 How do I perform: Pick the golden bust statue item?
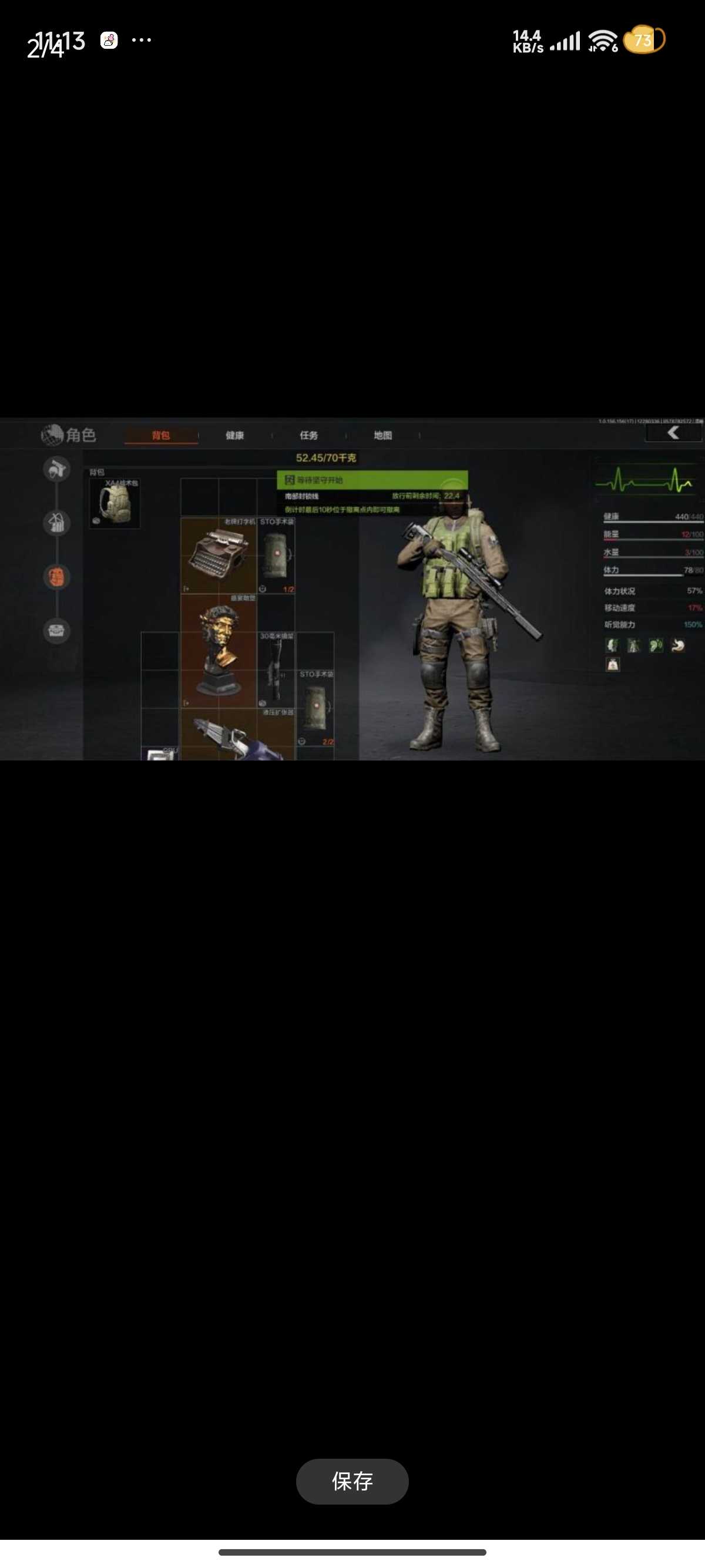(x=219, y=651)
